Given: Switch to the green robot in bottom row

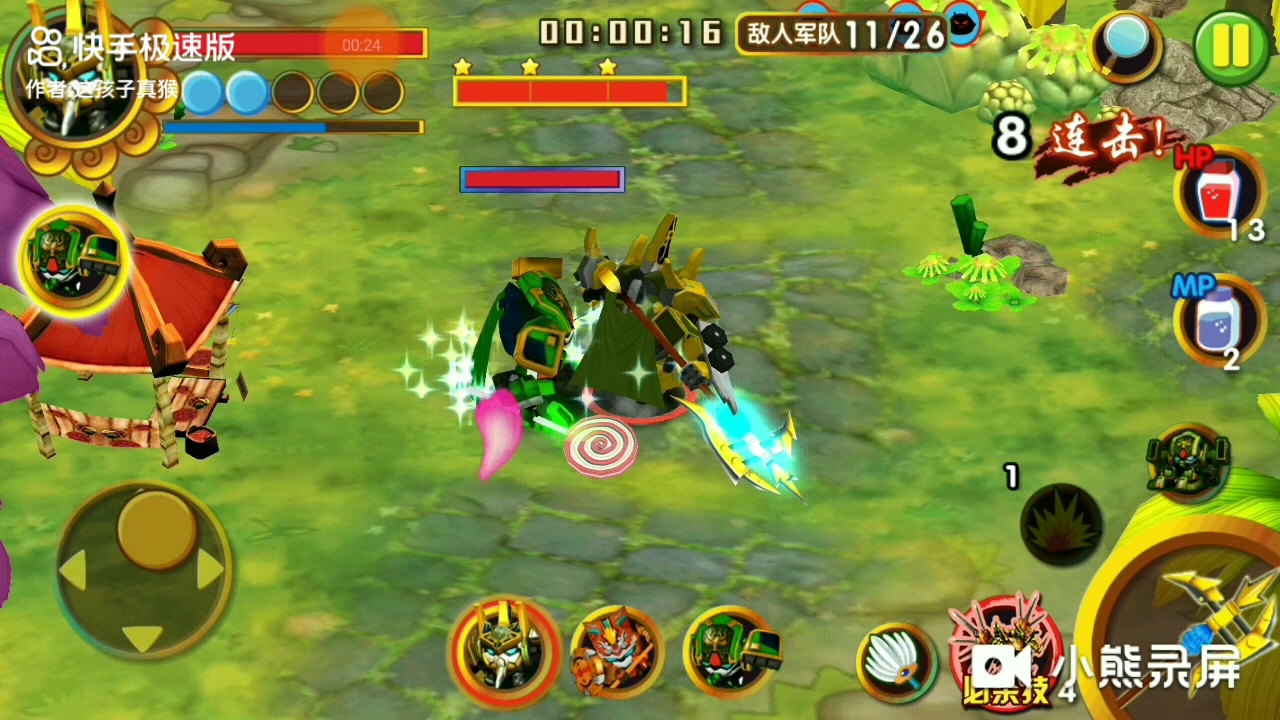Looking at the screenshot, I should (x=731, y=652).
